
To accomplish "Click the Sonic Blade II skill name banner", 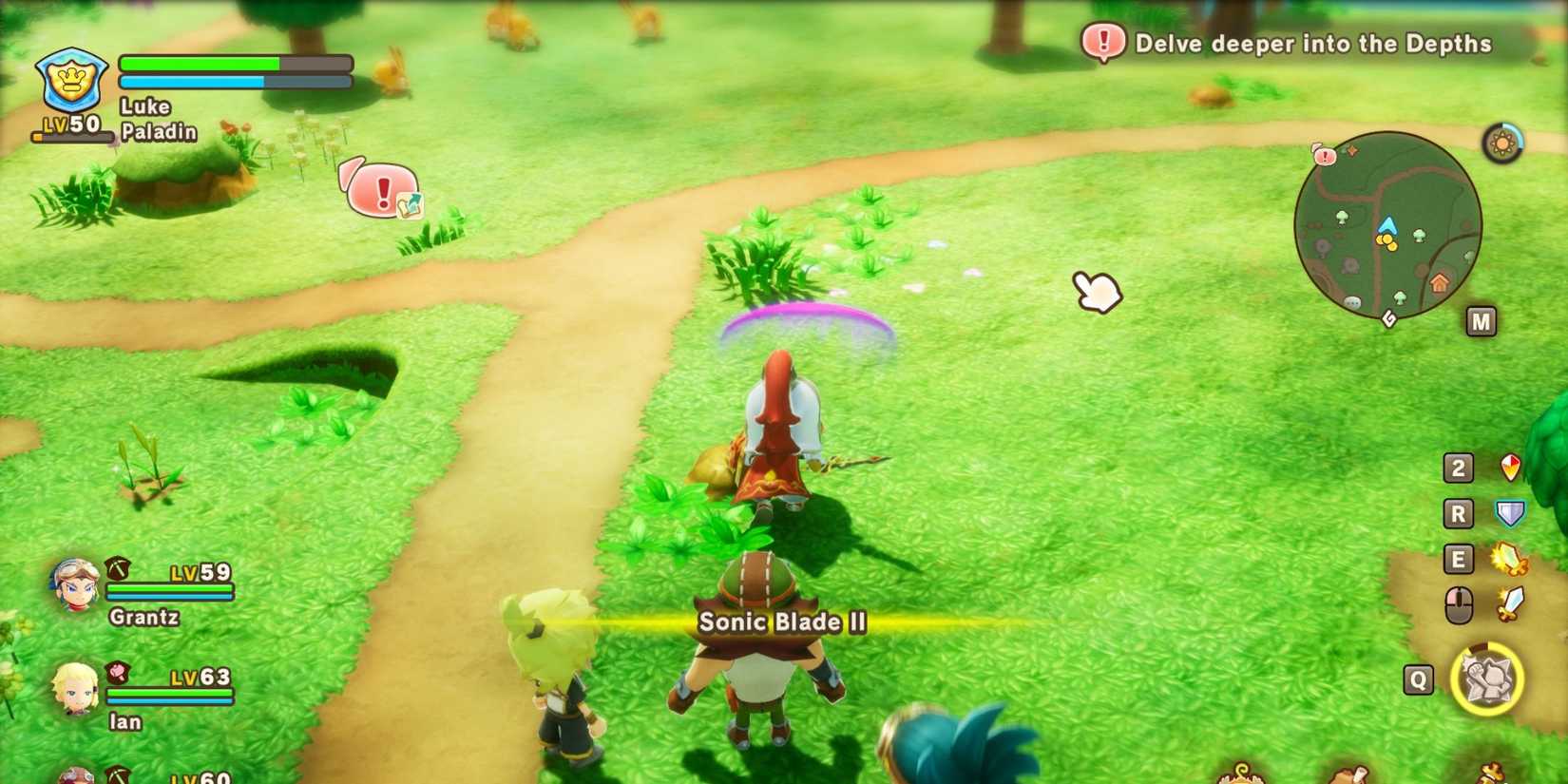I will pyautogui.click(x=781, y=622).
